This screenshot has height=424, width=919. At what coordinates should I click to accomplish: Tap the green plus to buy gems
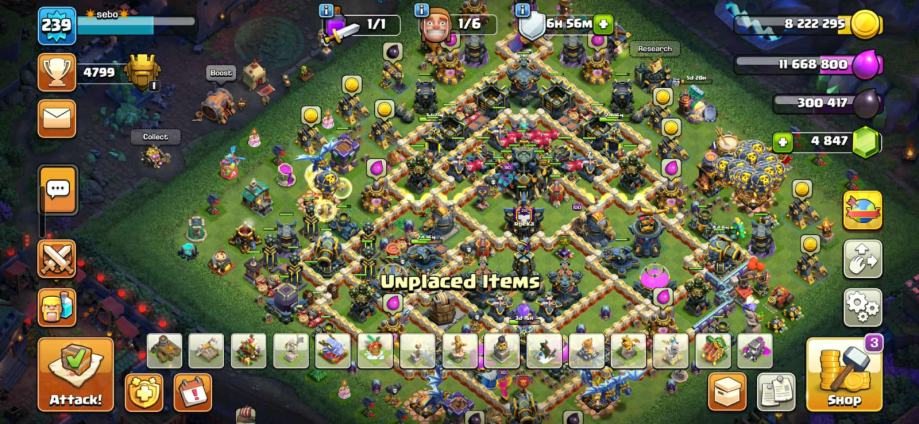click(x=782, y=142)
